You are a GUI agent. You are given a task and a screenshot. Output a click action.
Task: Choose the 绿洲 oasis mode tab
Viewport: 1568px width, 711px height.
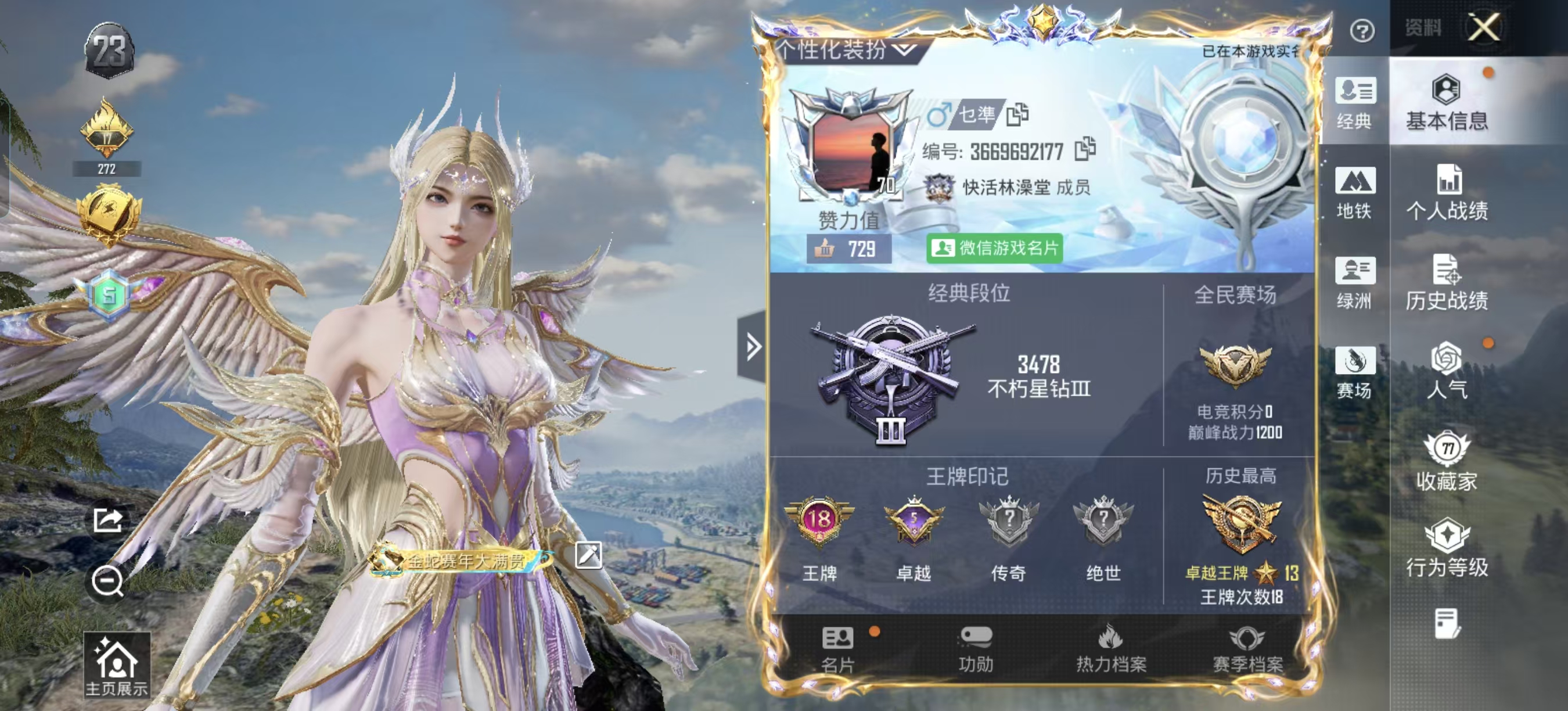pyautogui.click(x=1354, y=282)
